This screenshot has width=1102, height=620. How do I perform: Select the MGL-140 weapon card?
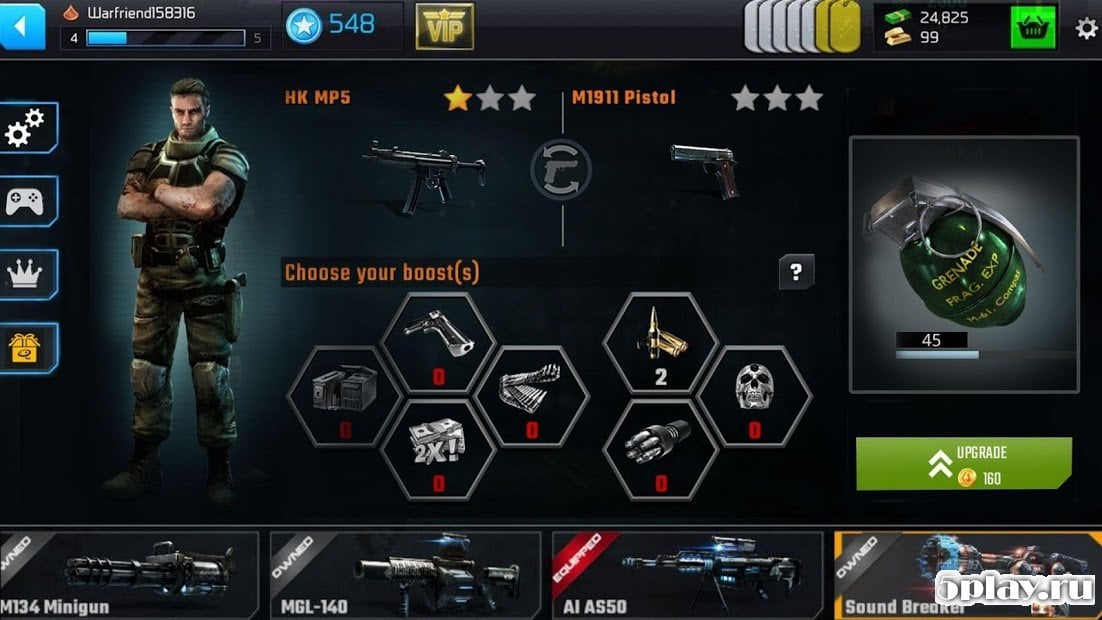405,575
